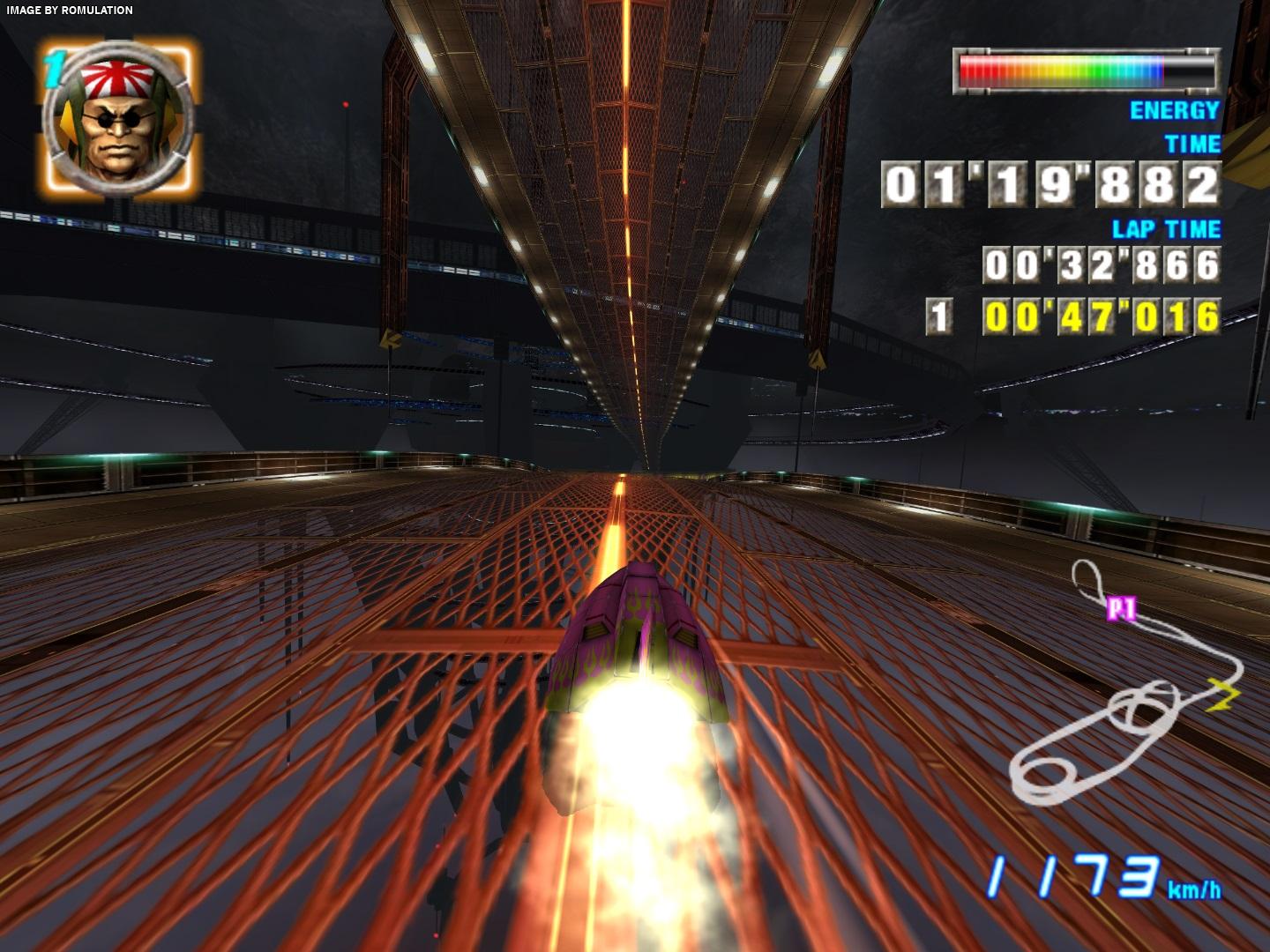The width and height of the screenshot is (1270, 952).
Task: Click the pilot portrait in the HUD
Action: pyautogui.click(x=117, y=119)
